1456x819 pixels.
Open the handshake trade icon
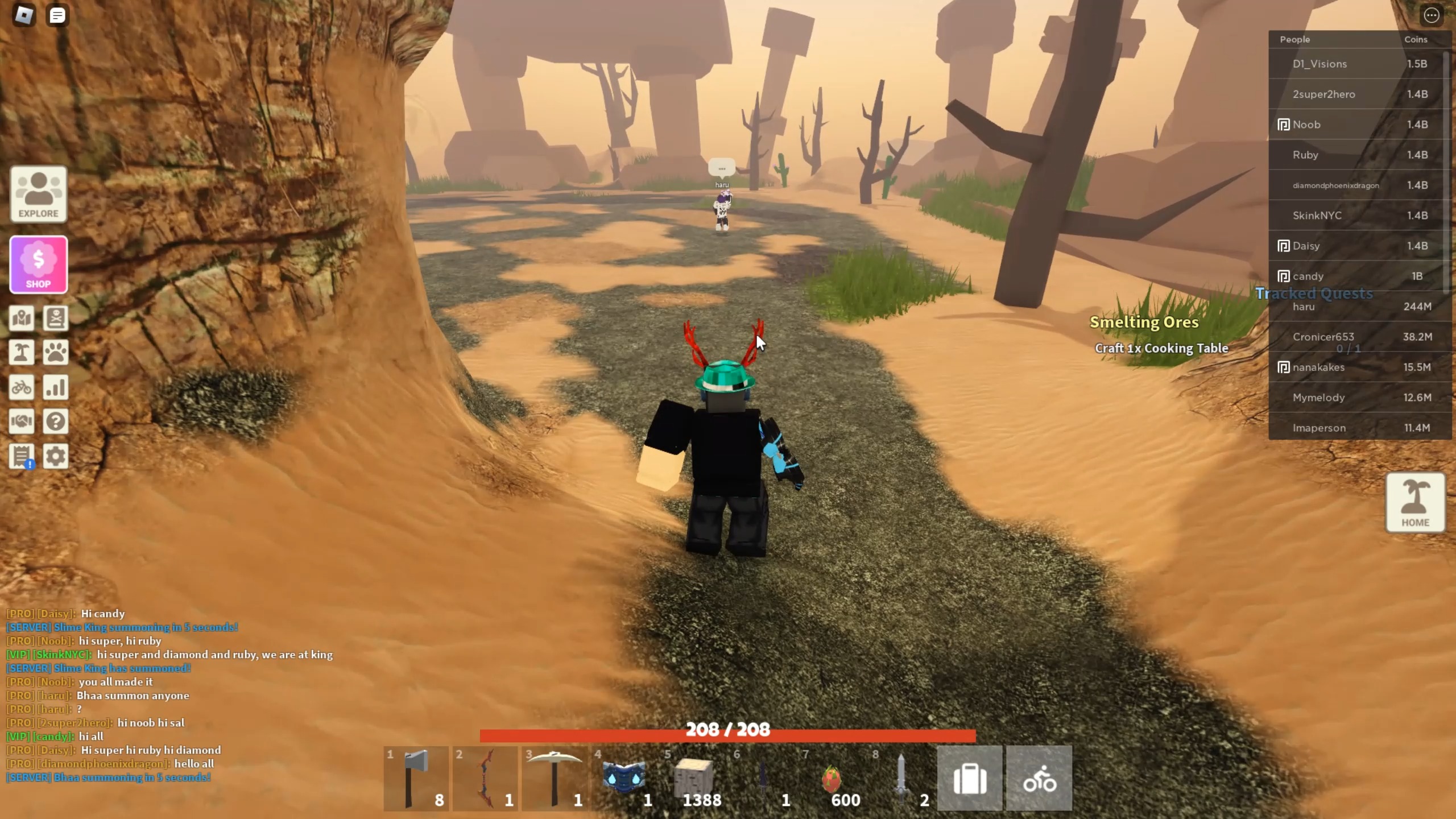pyautogui.click(x=22, y=421)
